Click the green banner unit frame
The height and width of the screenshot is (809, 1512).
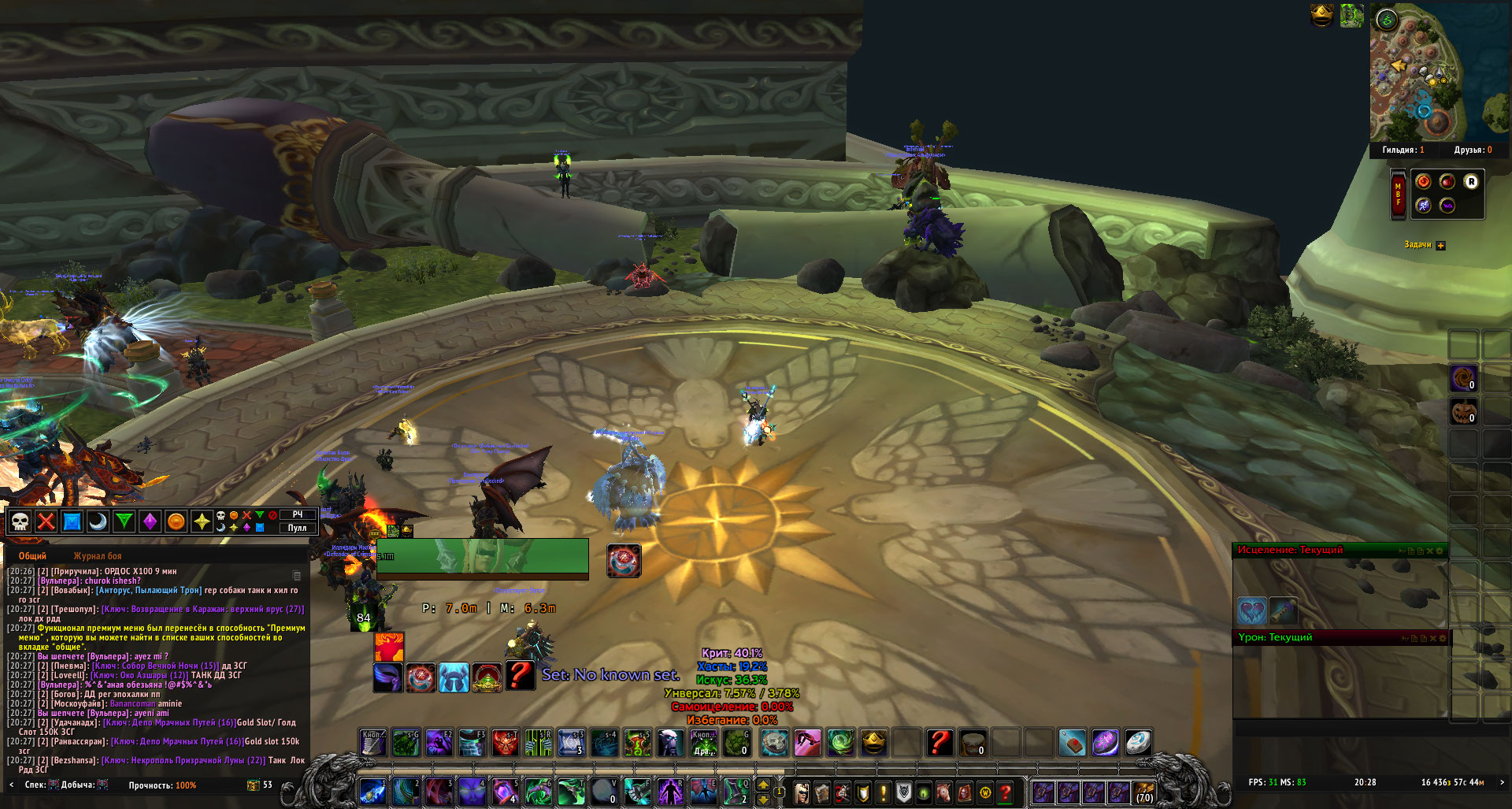[482, 559]
